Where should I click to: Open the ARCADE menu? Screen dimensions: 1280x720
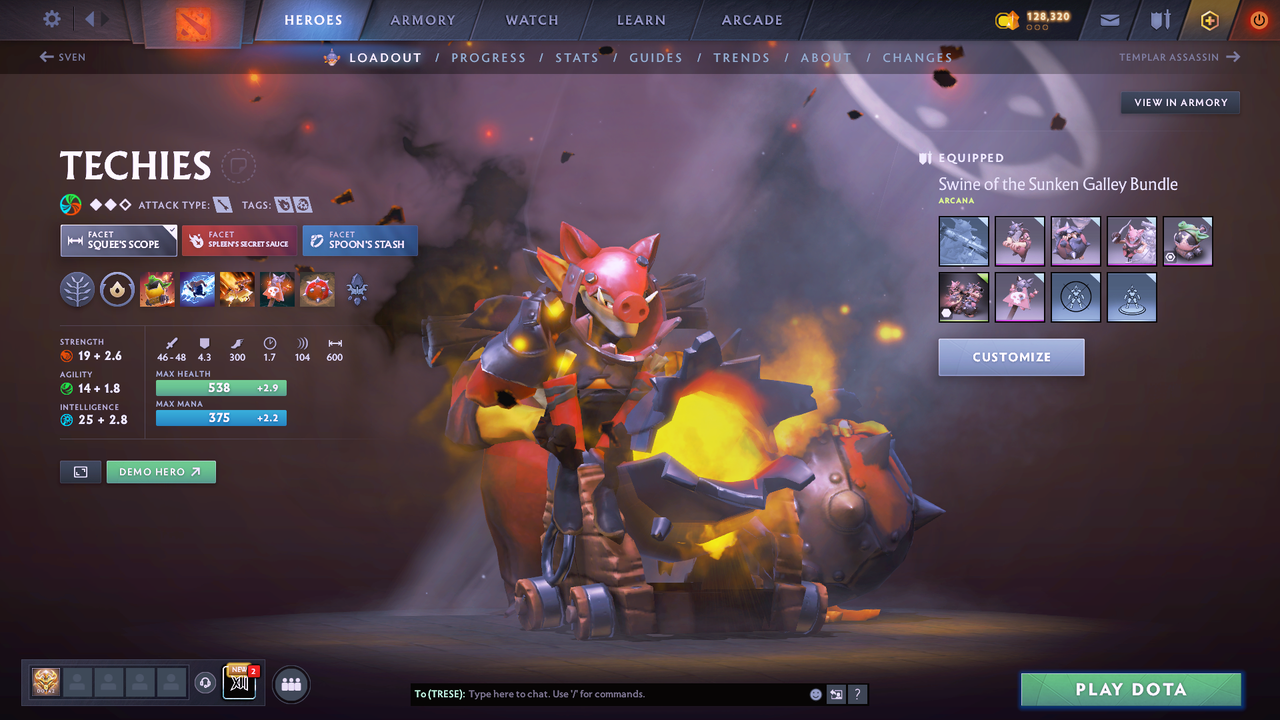[751, 20]
